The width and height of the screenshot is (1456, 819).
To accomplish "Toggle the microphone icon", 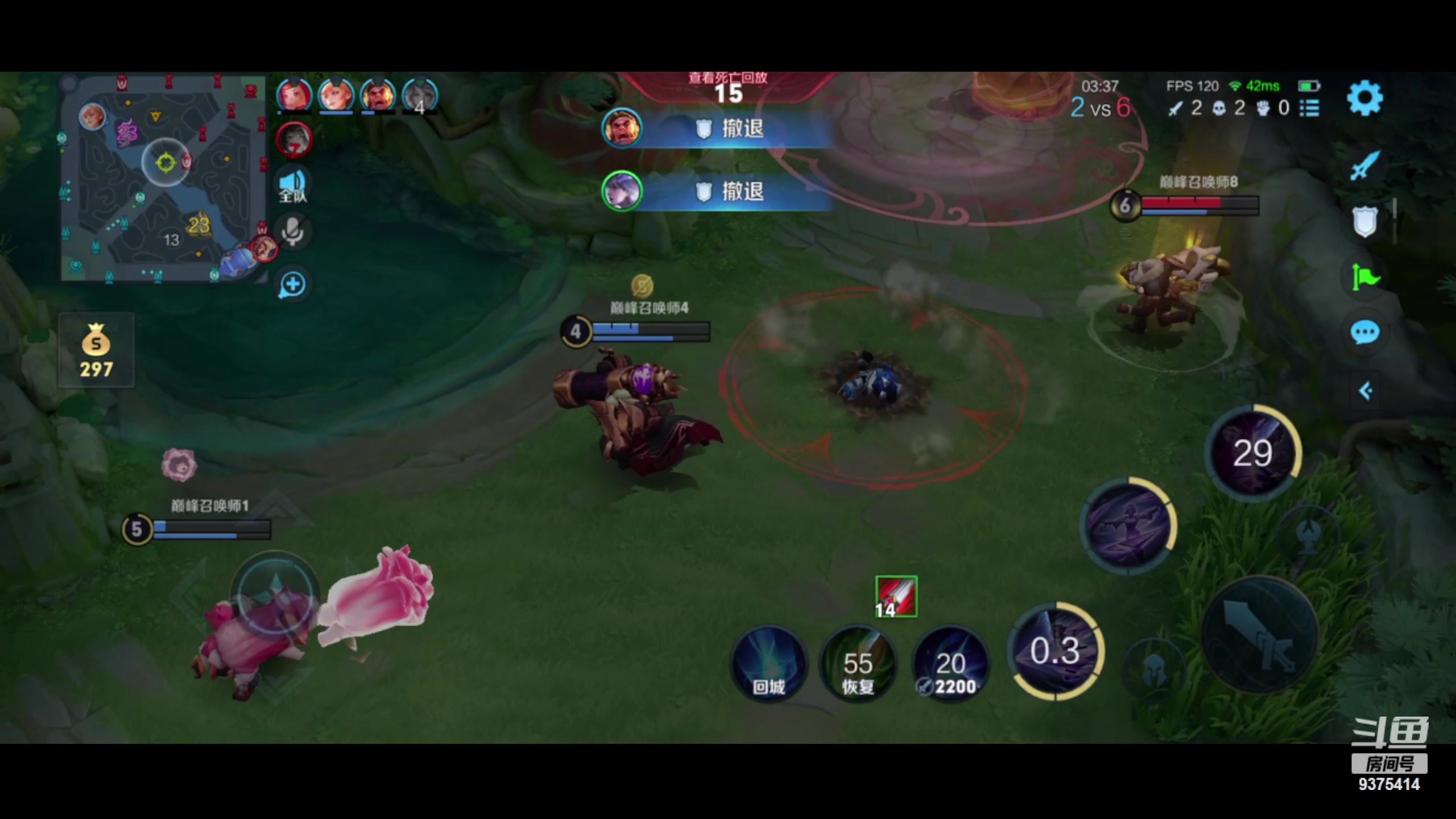I will [x=293, y=231].
